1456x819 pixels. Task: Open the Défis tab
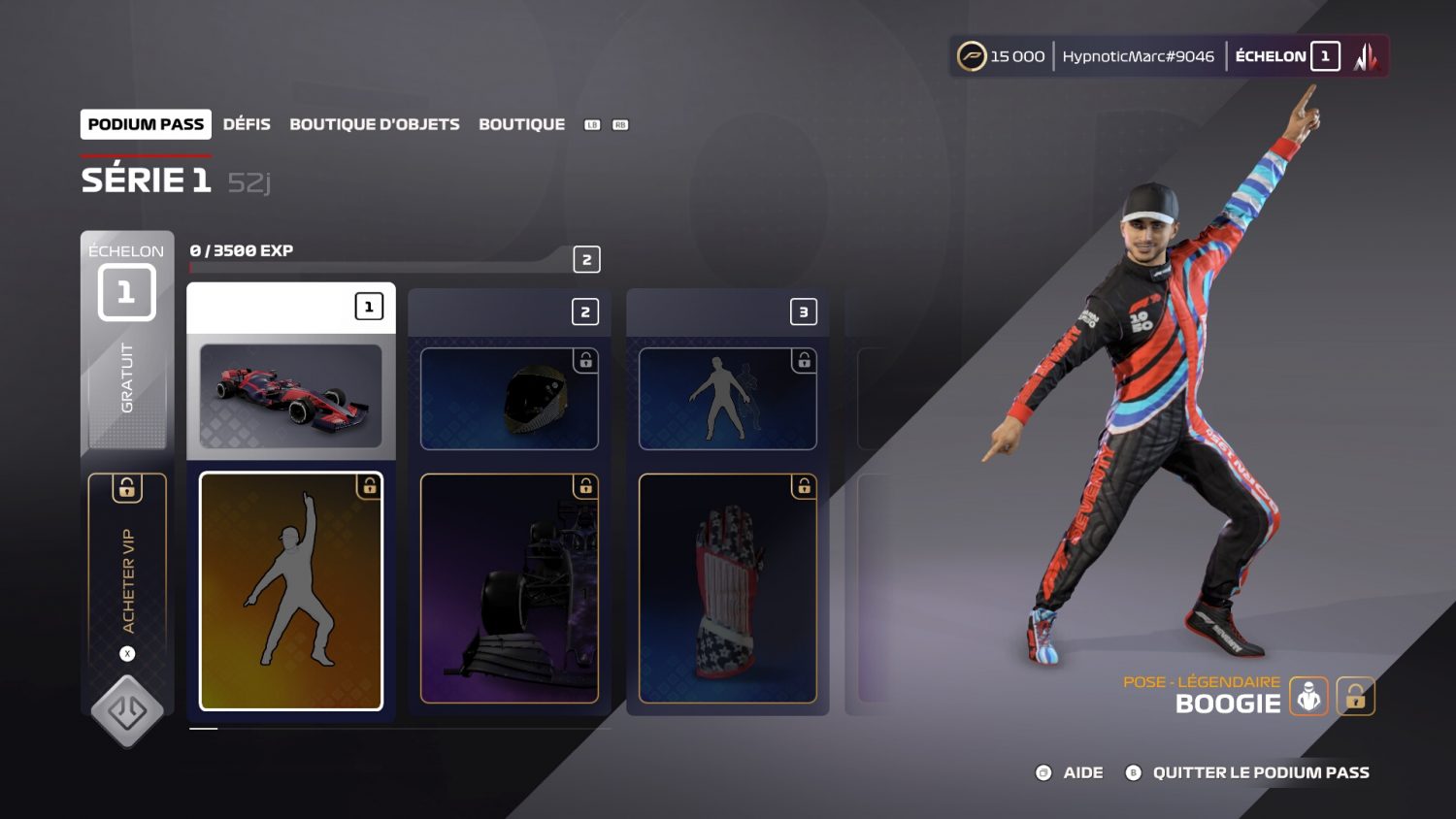(x=247, y=124)
